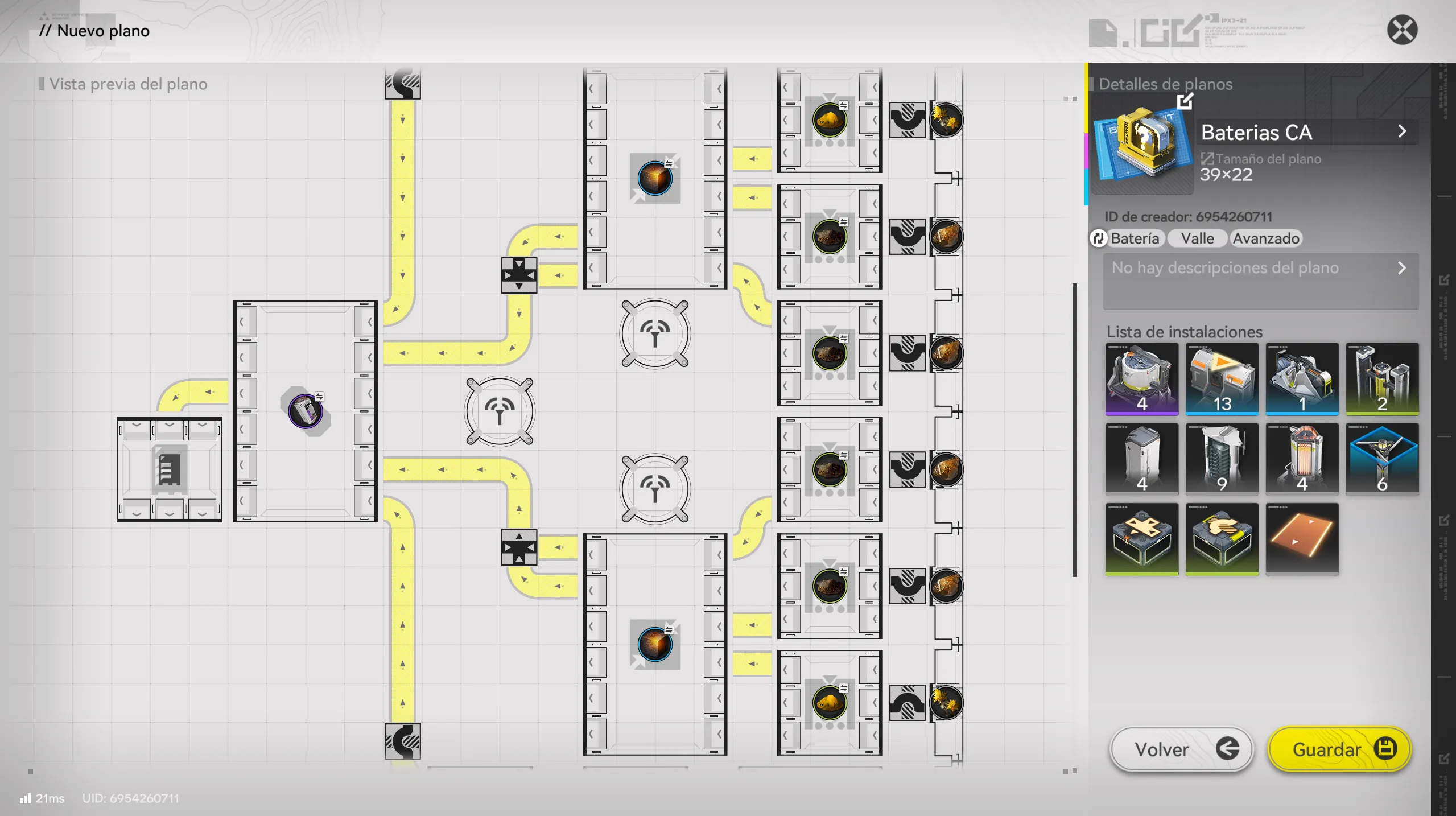Select the facility tile with count 13
This screenshot has width=1456, height=816.
click(1222, 378)
